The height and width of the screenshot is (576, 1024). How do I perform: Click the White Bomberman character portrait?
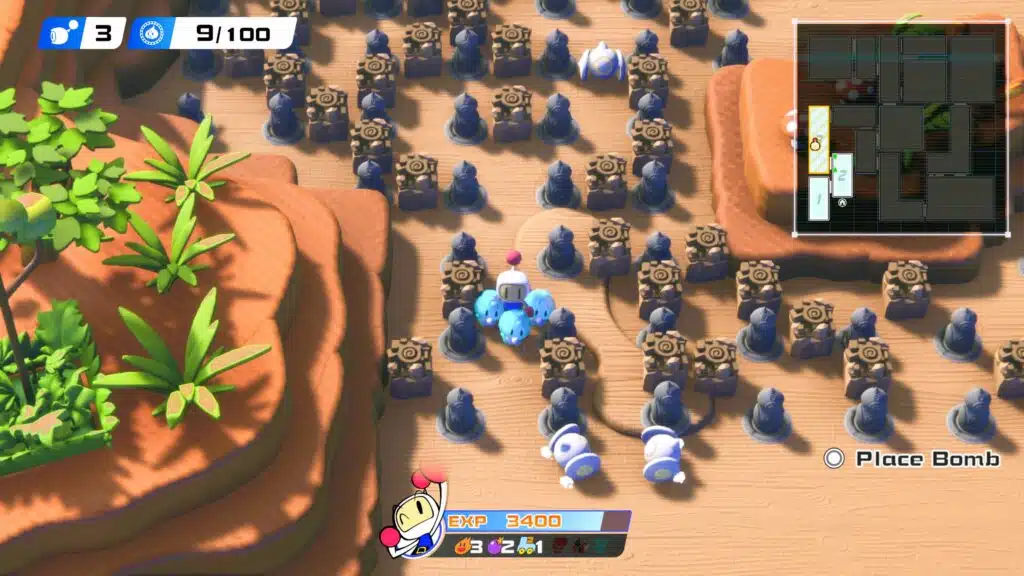point(415,514)
